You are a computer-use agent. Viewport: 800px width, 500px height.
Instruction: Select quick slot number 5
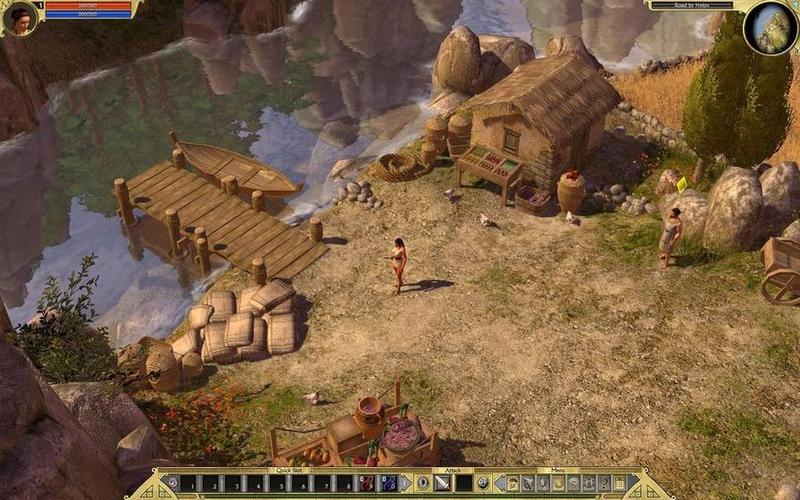[278, 484]
